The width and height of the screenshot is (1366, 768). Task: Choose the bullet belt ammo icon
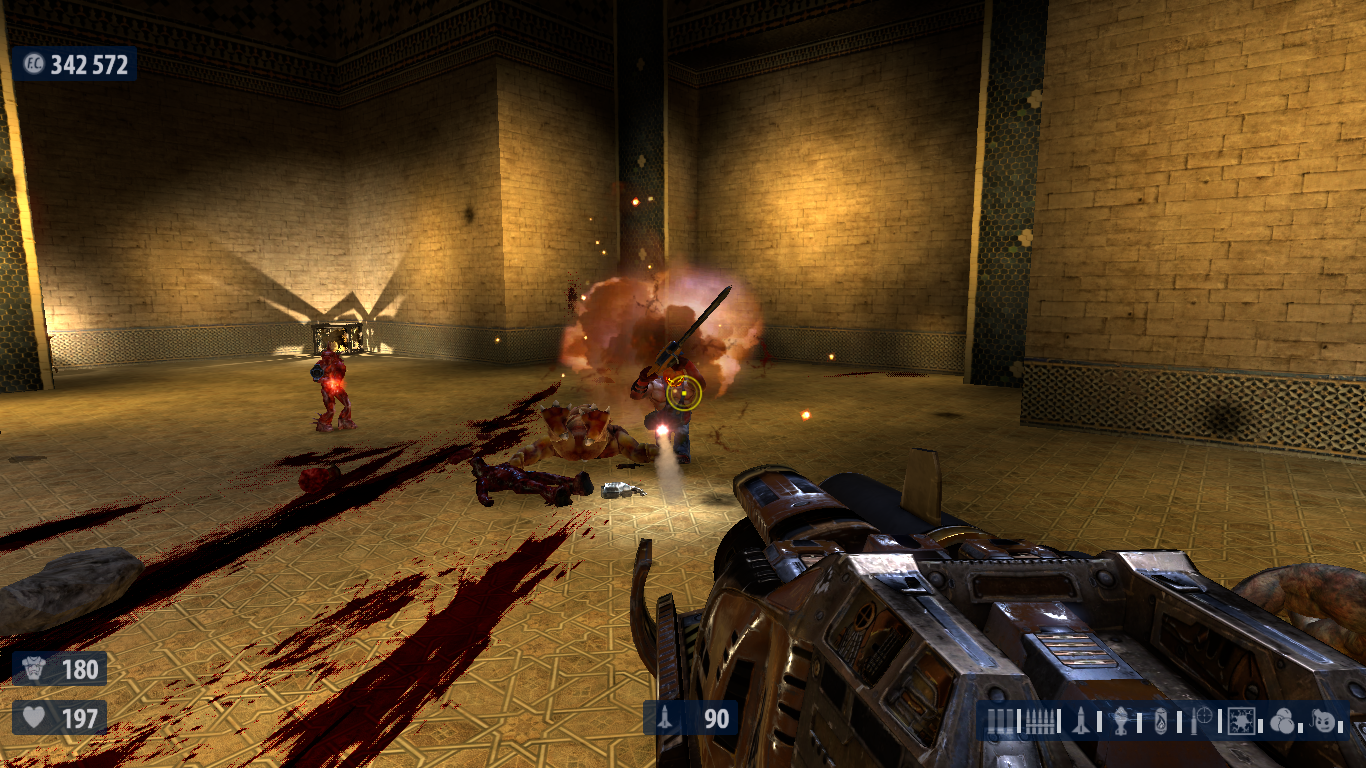click(x=1040, y=720)
